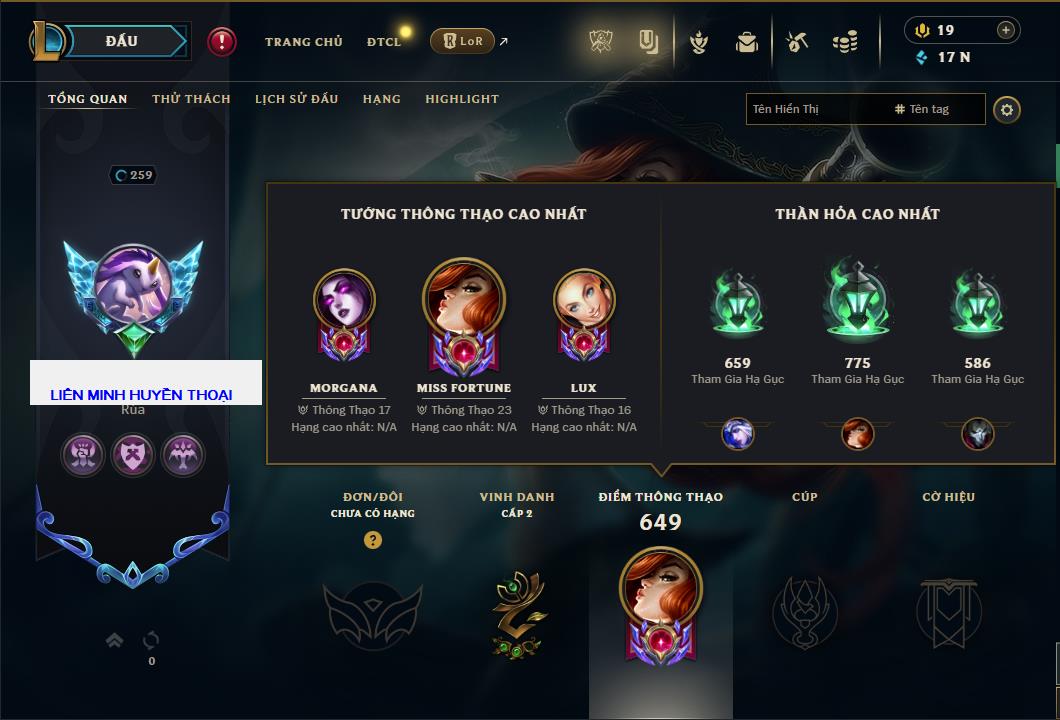Select the Lux champion portrait
This screenshot has width=1060, height=720.
point(584,301)
